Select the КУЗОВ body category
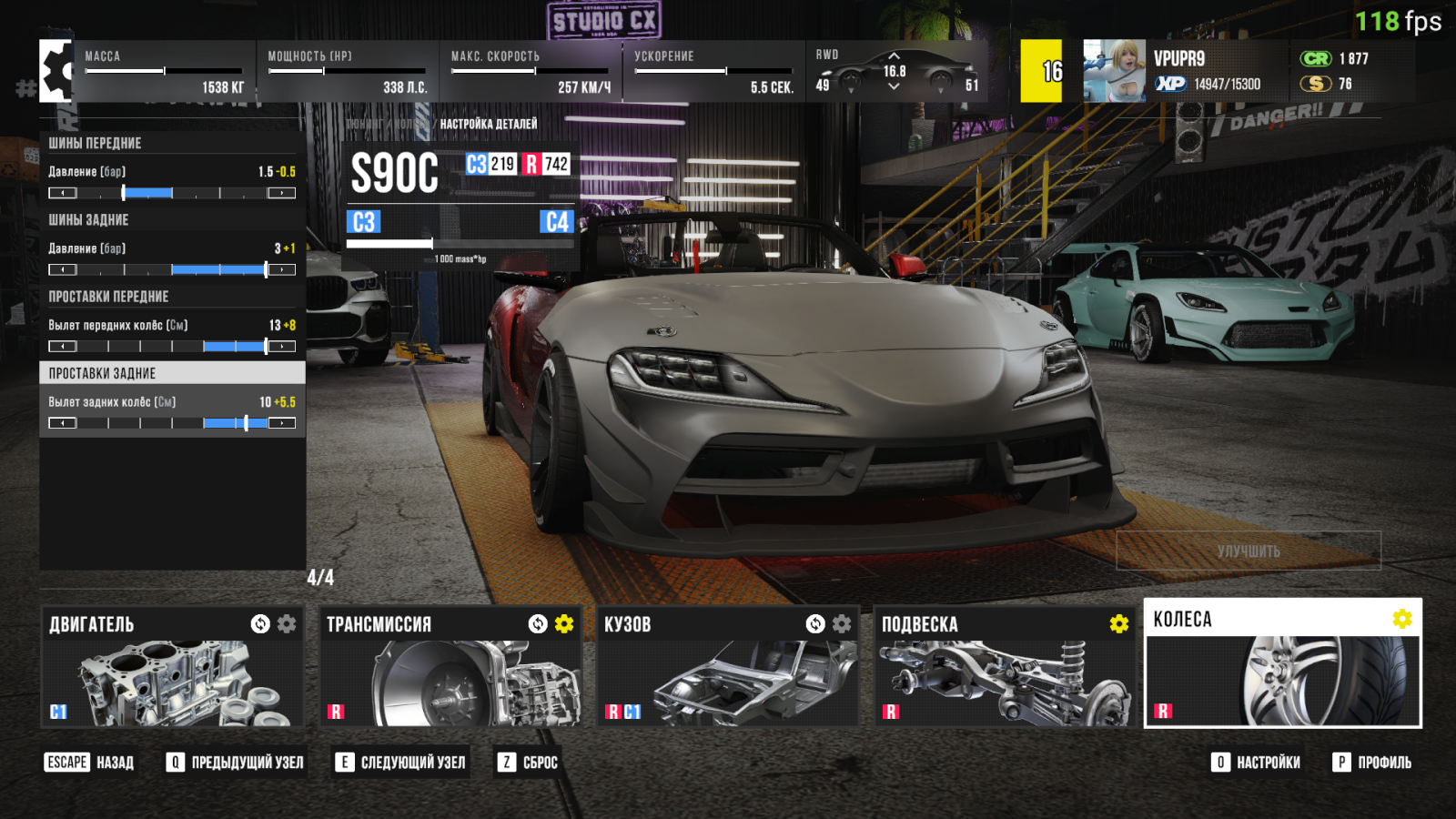 (727, 667)
